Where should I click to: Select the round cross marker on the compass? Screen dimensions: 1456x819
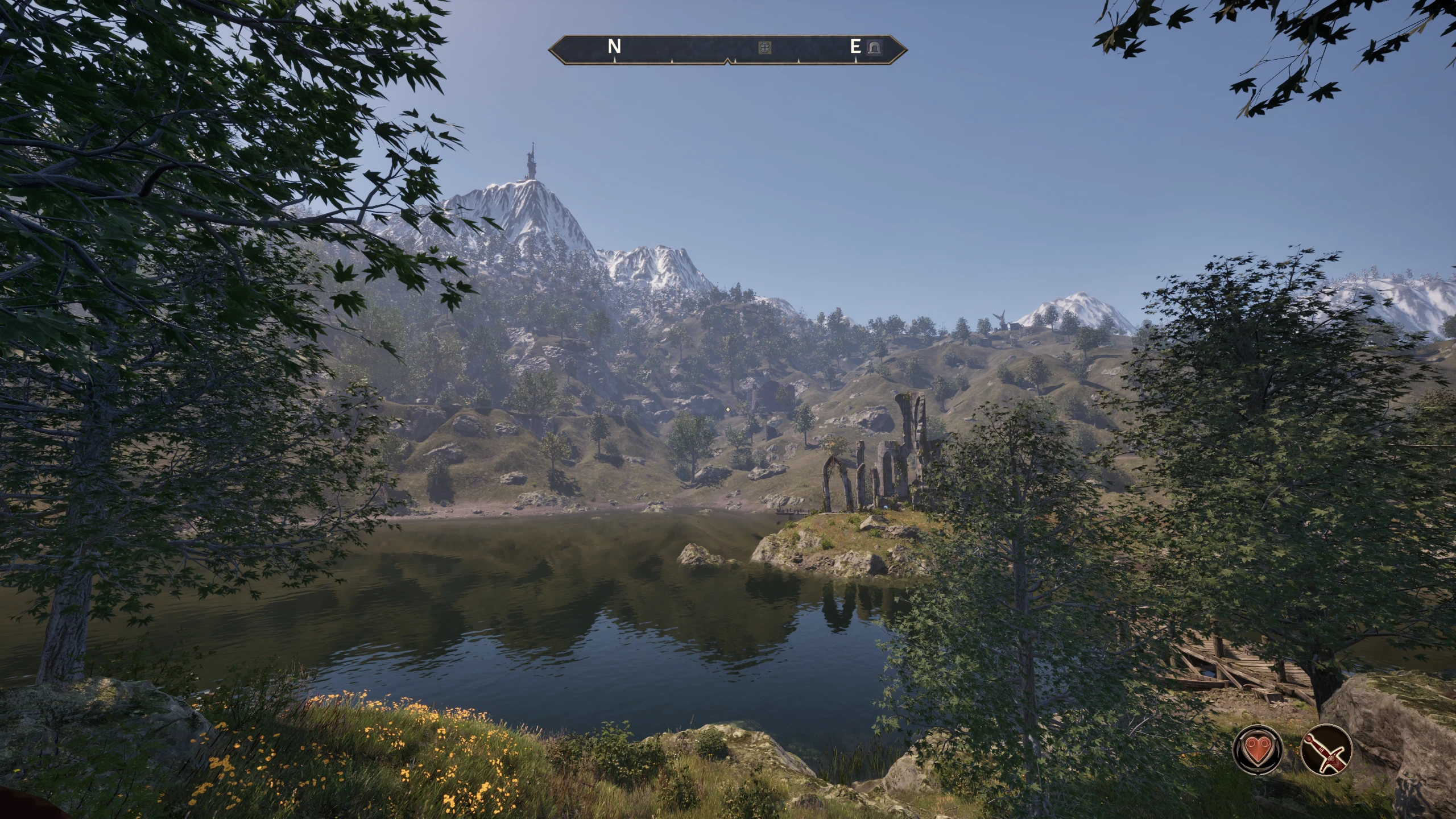766,48
